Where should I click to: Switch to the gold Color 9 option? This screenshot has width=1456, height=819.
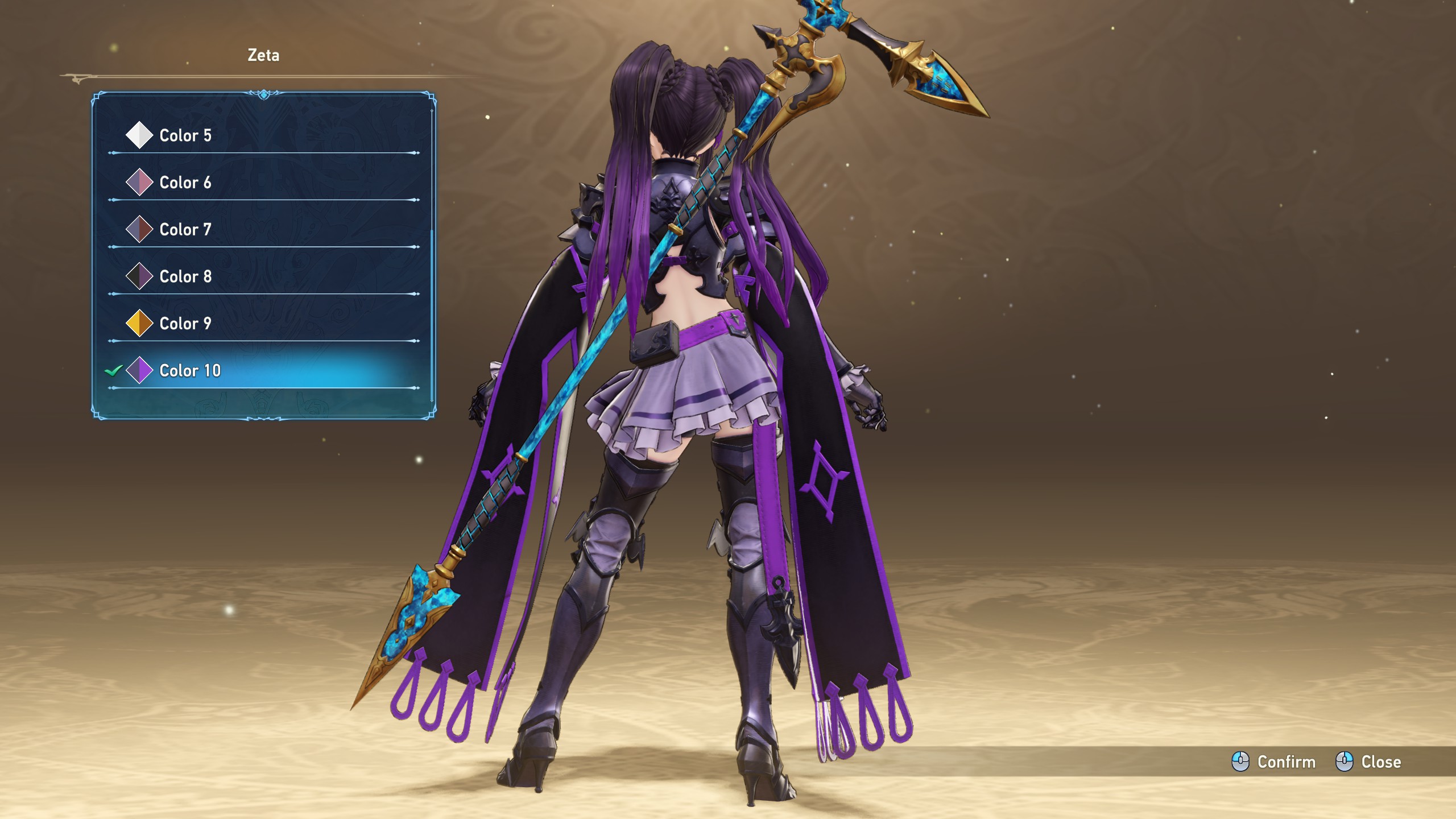(185, 324)
